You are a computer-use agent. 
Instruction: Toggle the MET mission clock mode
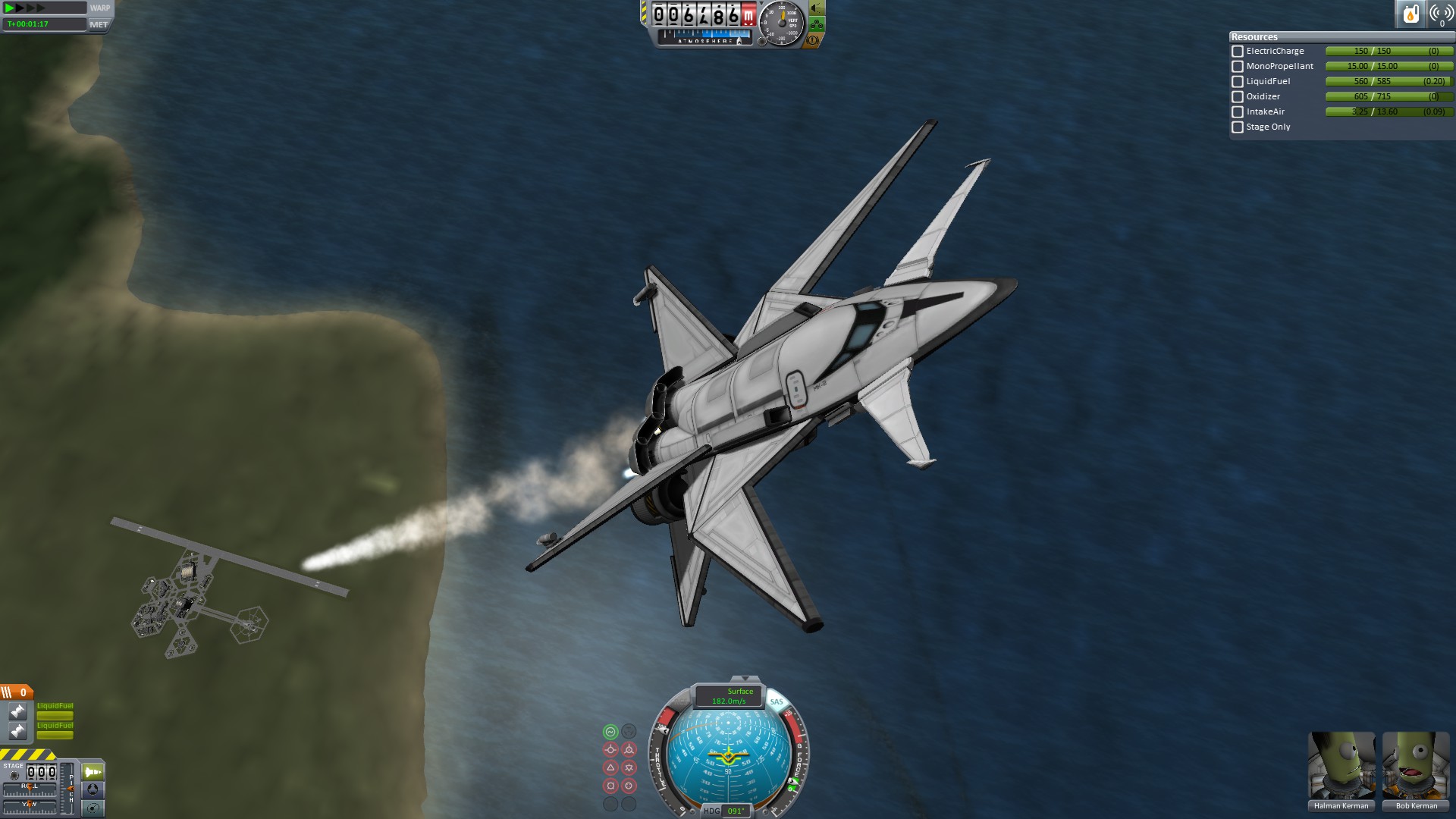(x=99, y=24)
